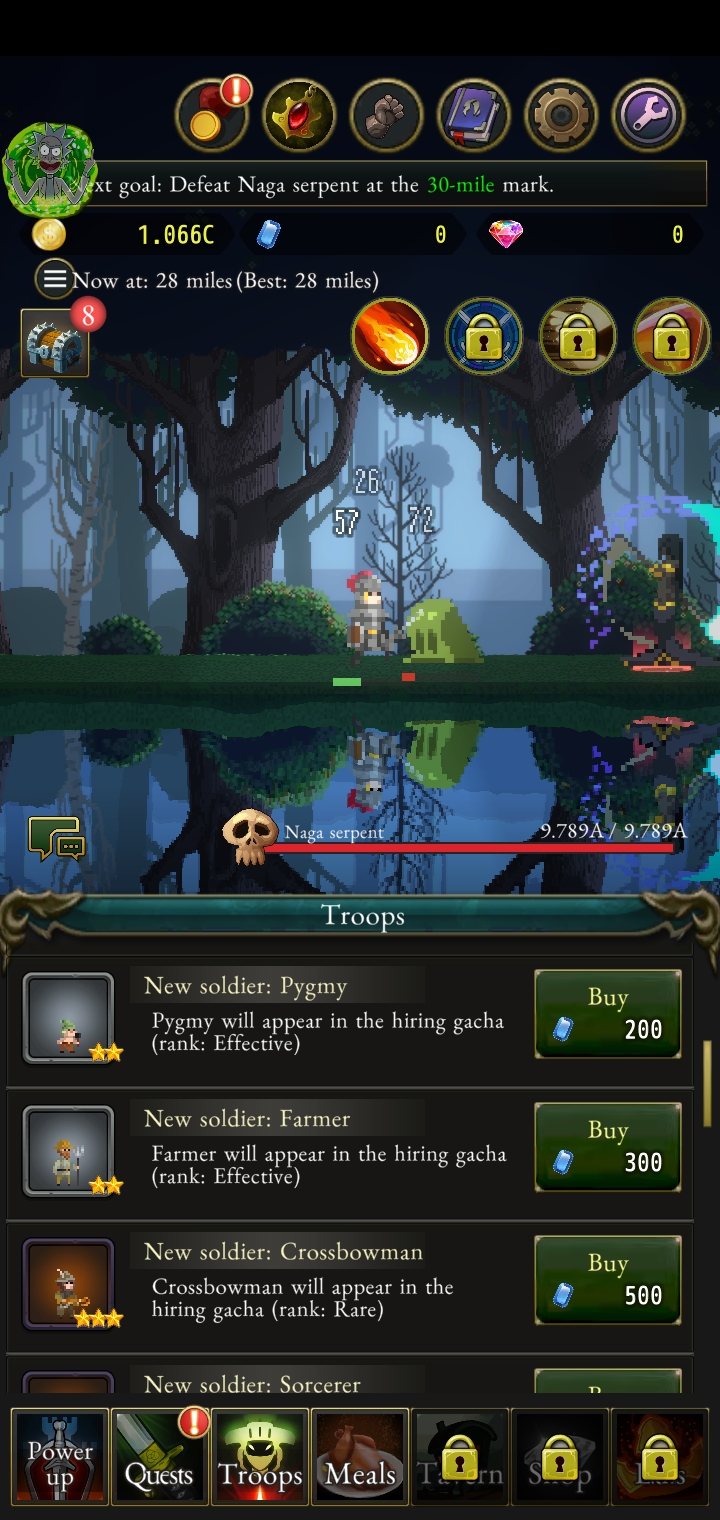Switch to the Quests tab
720x1520 pixels.
(159, 1457)
